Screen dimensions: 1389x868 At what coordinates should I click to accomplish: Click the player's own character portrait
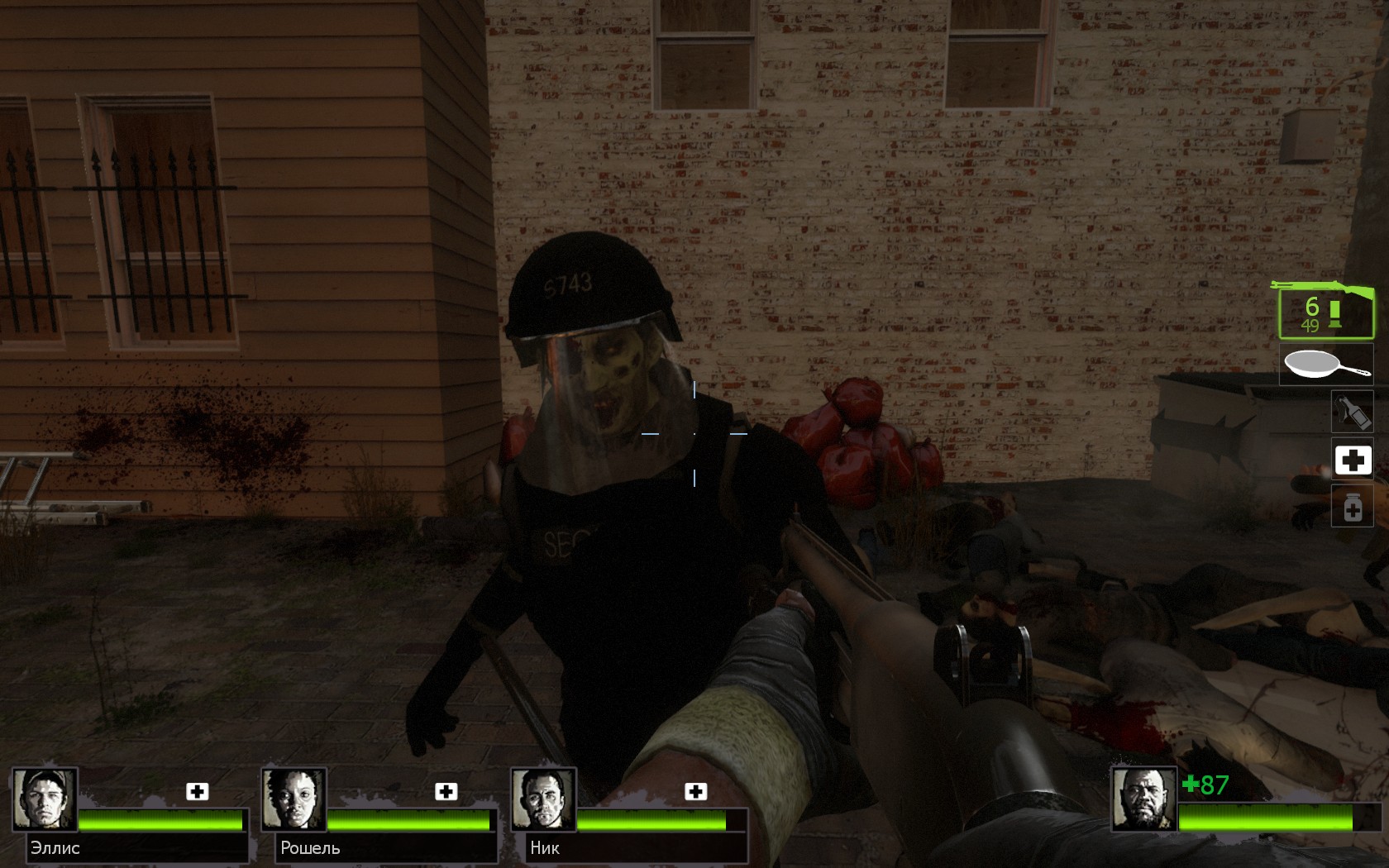click(1143, 799)
